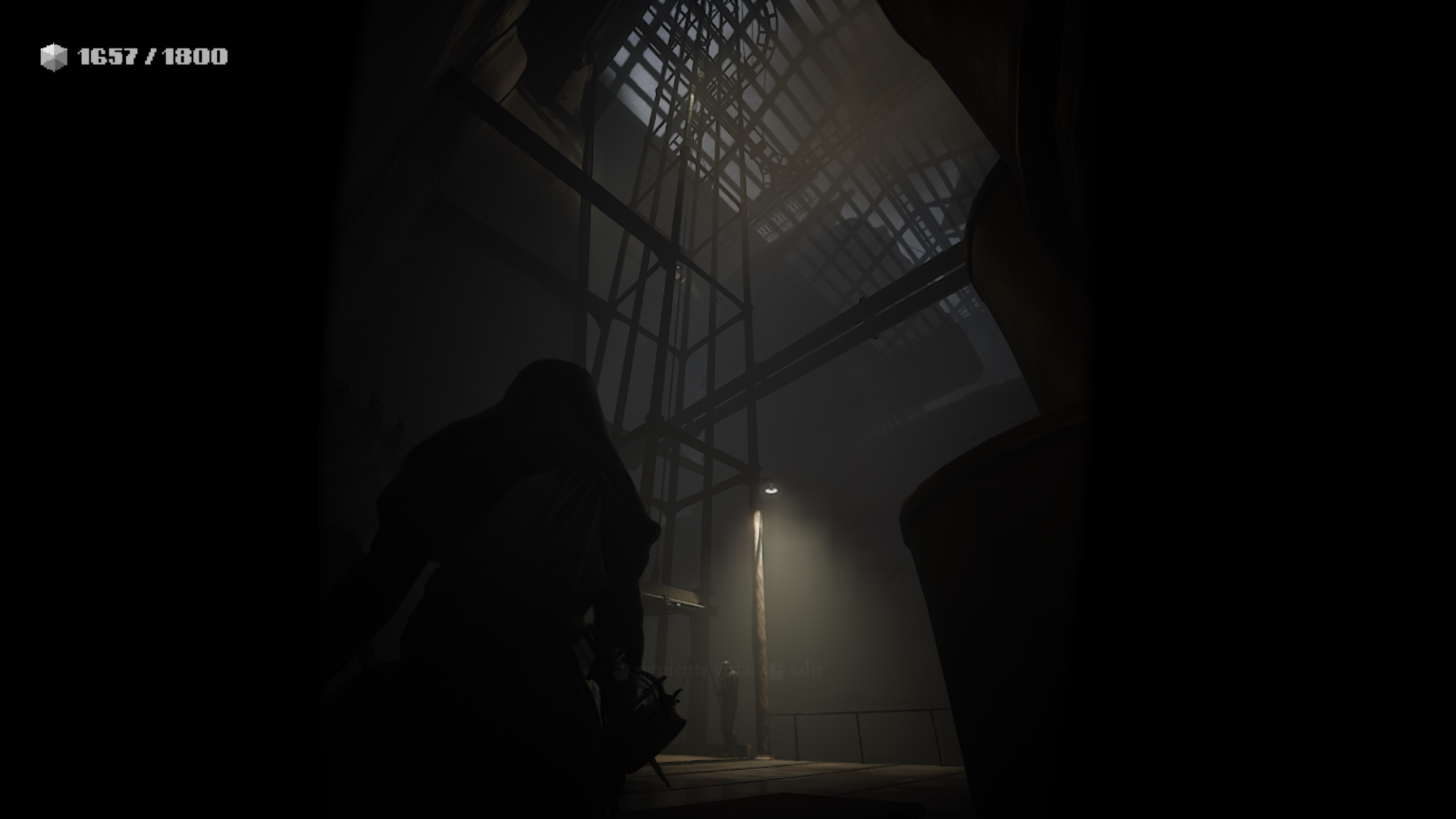This screenshot has height=819, width=1456.
Task: Click the button icon before 'siguiente vista'
Action: (x=620, y=670)
